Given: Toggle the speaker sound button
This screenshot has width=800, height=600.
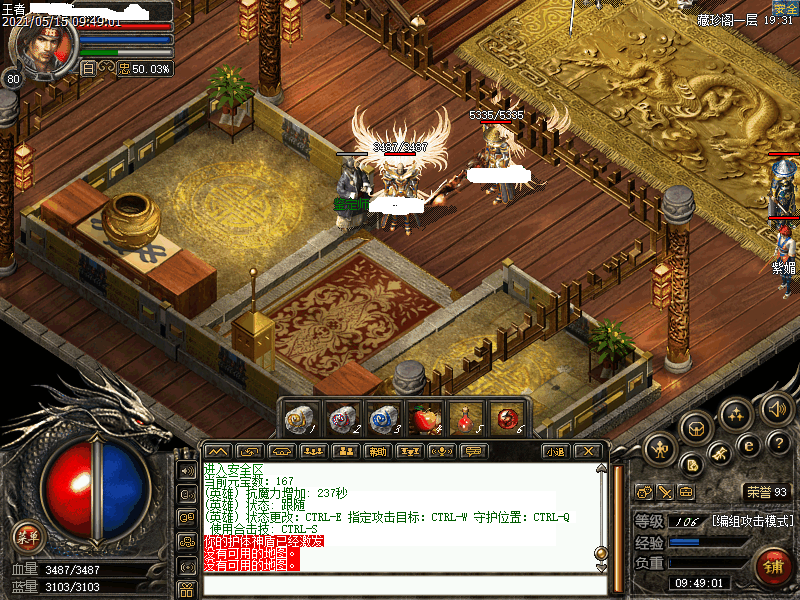Looking at the screenshot, I should coord(776,407).
